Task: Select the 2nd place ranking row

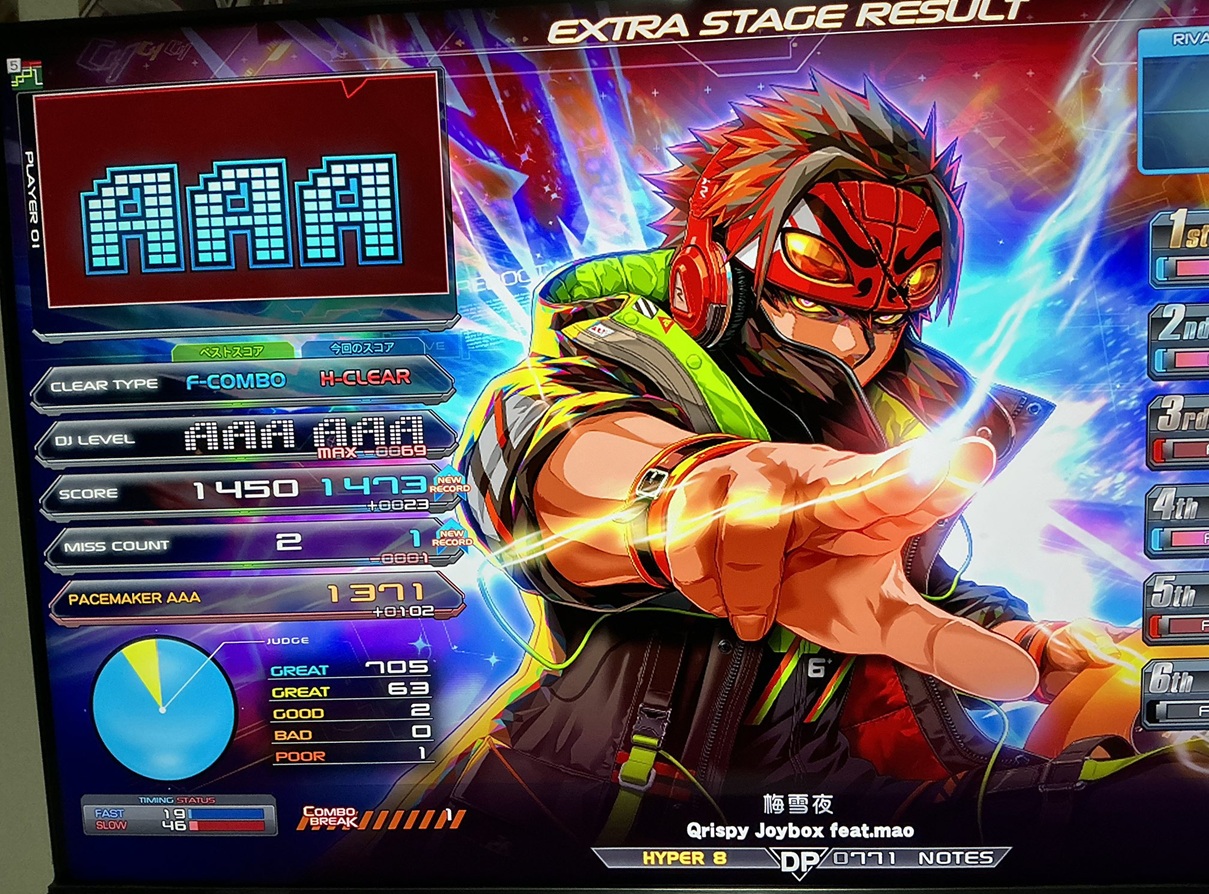Action: tap(1180, 340)
